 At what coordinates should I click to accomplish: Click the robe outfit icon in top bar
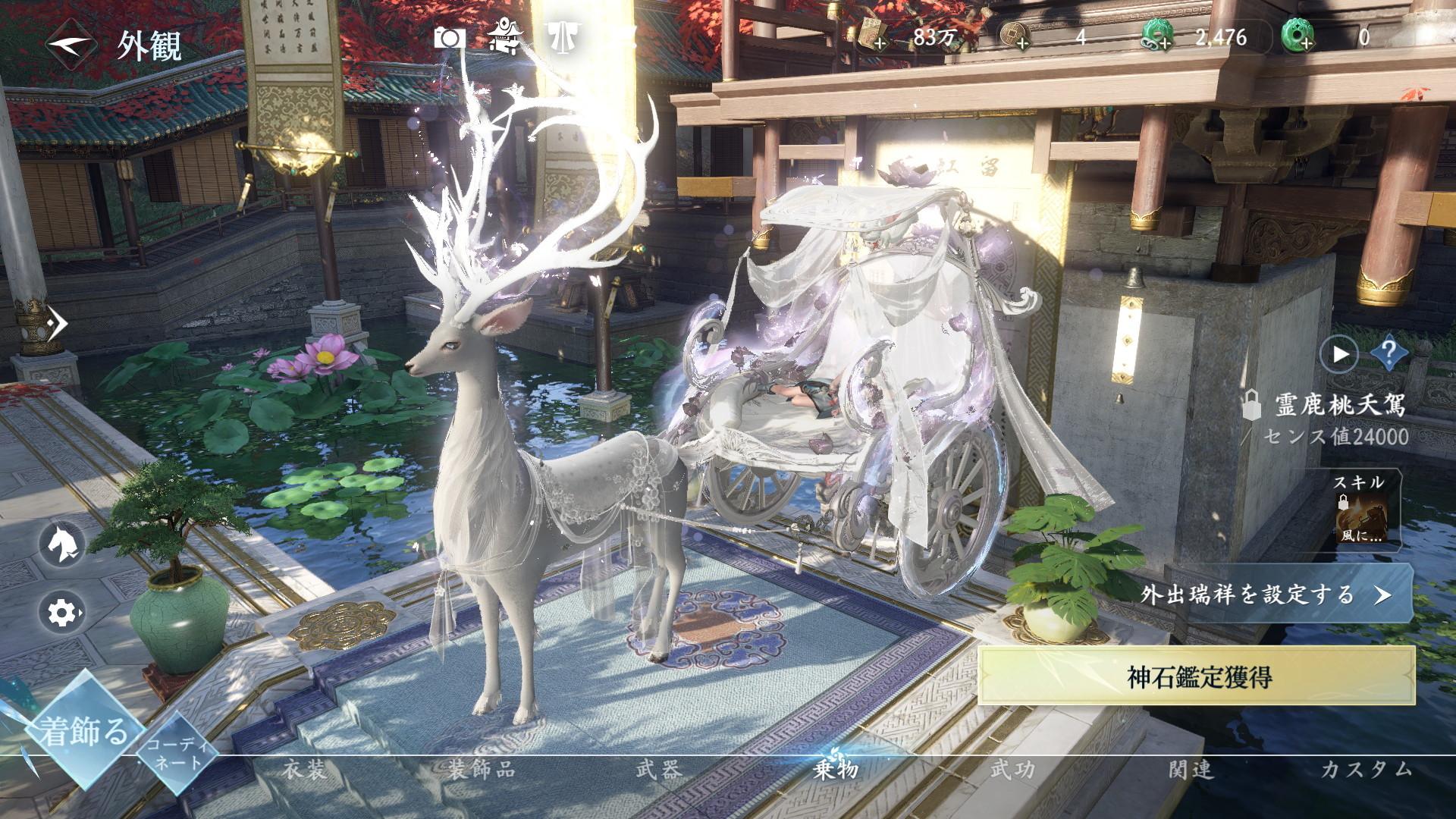click(x=562, y=37)
